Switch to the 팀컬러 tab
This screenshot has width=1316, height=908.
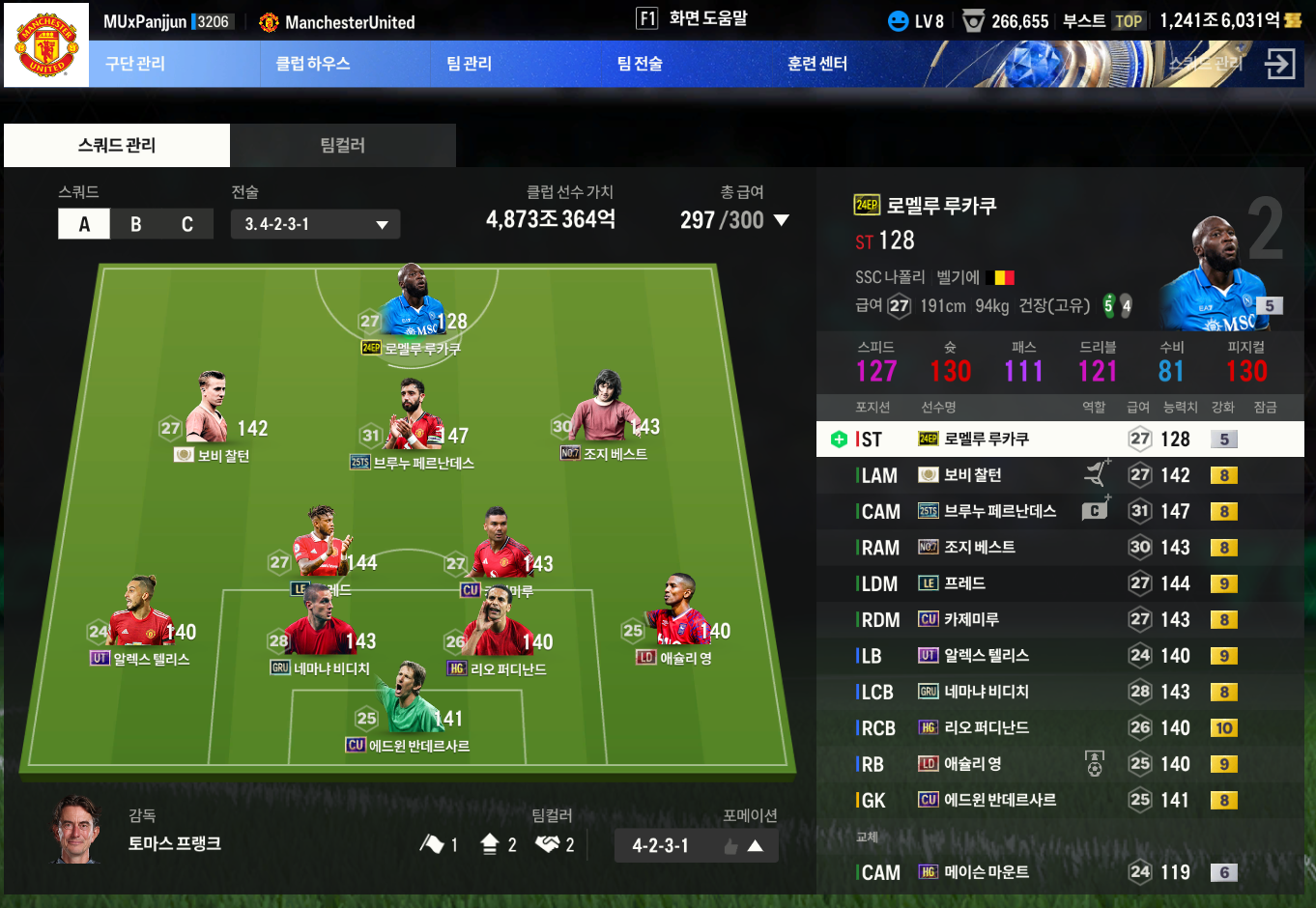(343, 146)
